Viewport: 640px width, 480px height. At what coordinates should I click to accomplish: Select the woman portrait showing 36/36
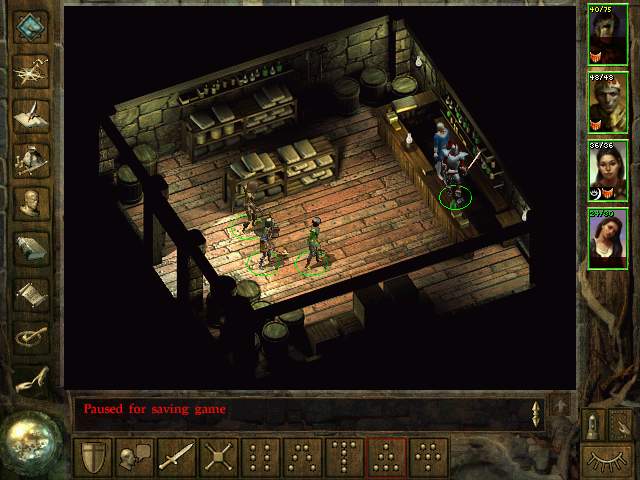pos(607,169)
